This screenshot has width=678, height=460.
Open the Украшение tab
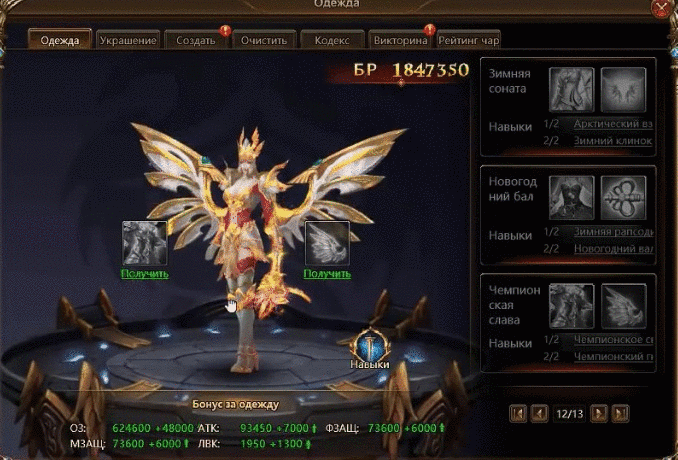[128, 40]
